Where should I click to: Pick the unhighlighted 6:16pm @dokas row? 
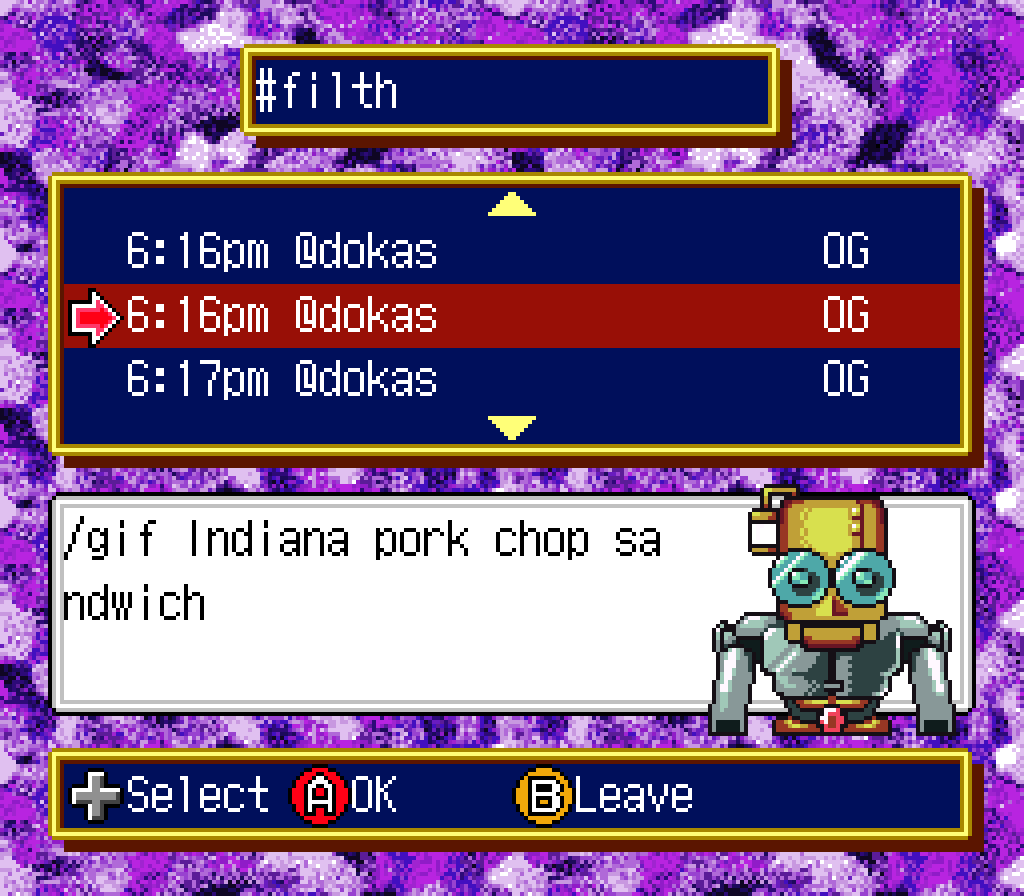click(510, 252)
